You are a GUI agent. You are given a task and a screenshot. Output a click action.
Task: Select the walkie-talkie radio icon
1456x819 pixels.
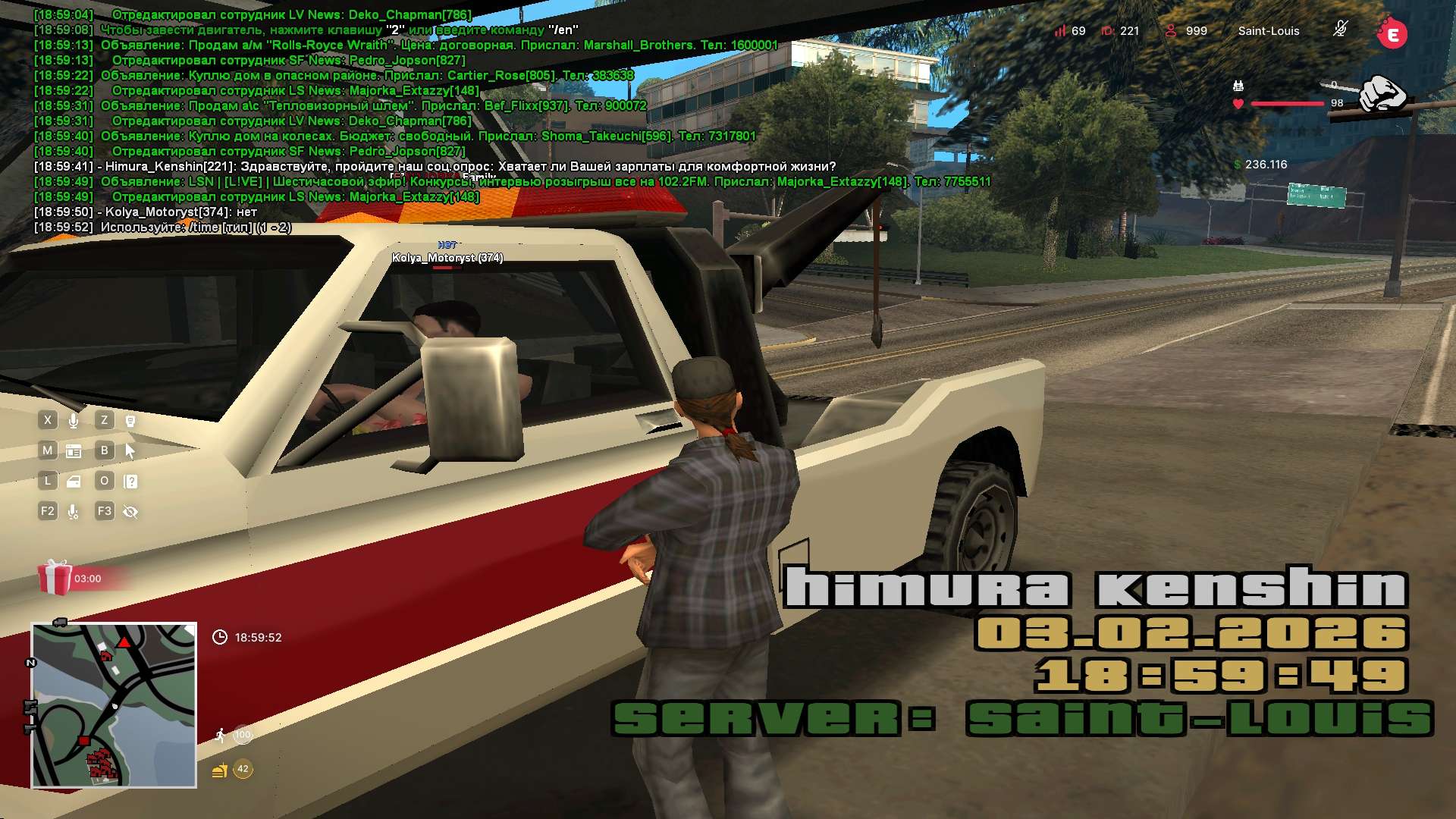point(130,421)
